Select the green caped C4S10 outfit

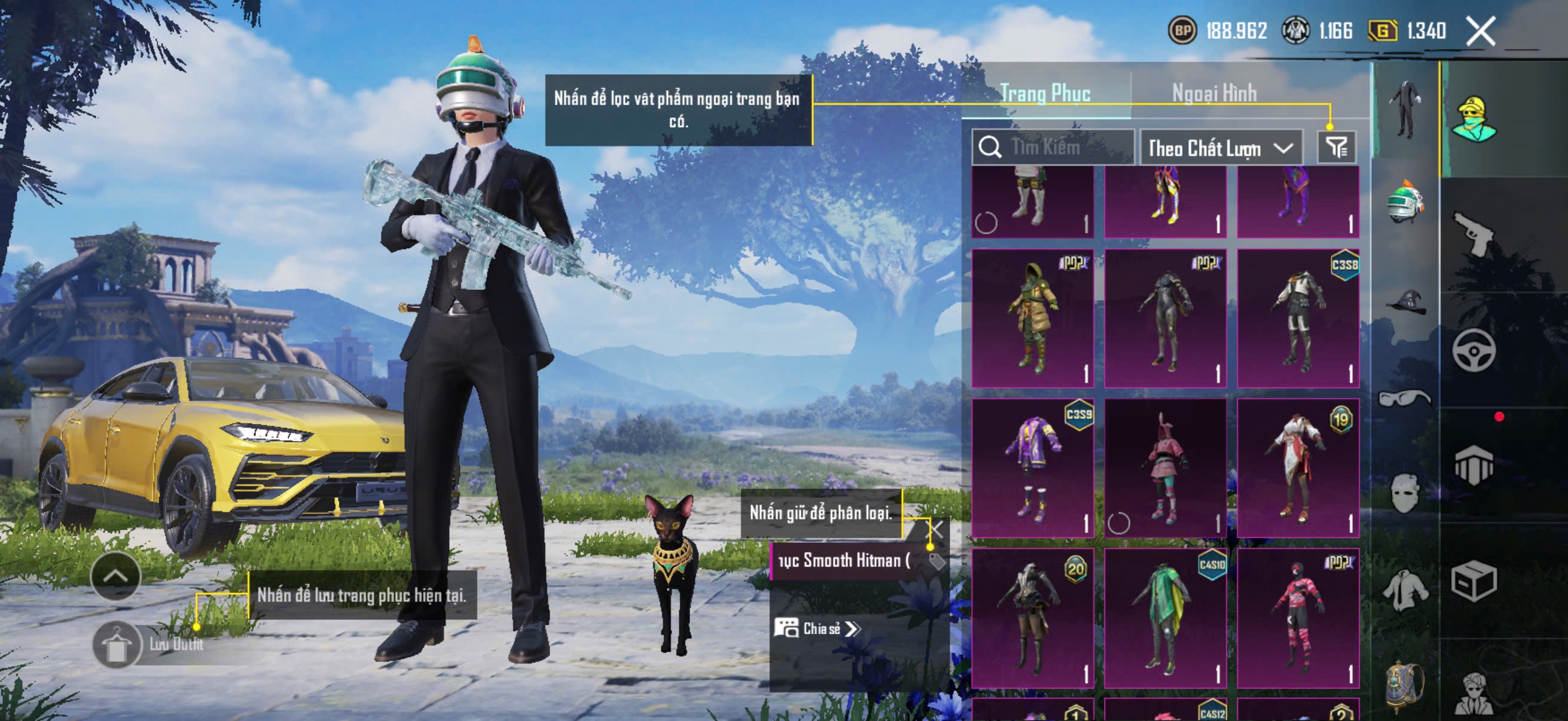pyautogui.click(x=1164, y=618)
